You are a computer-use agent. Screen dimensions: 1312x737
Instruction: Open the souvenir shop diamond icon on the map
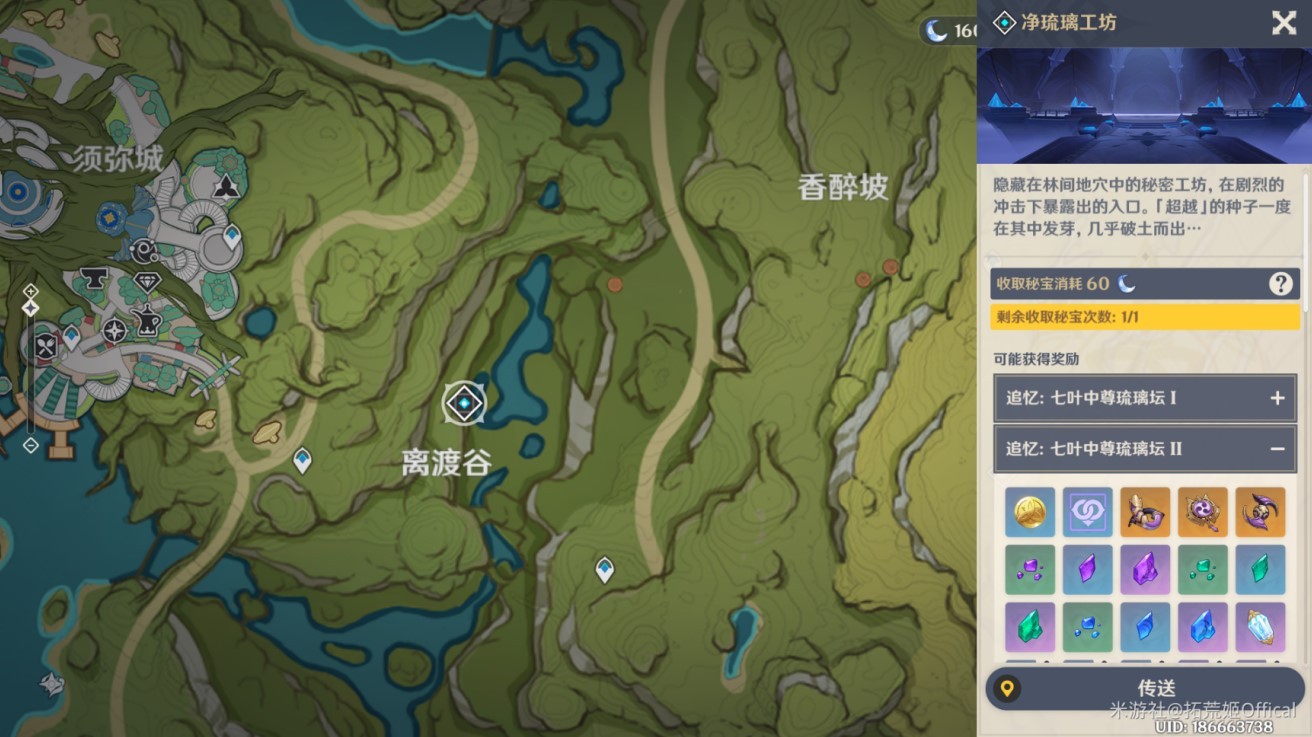[148, 282]
